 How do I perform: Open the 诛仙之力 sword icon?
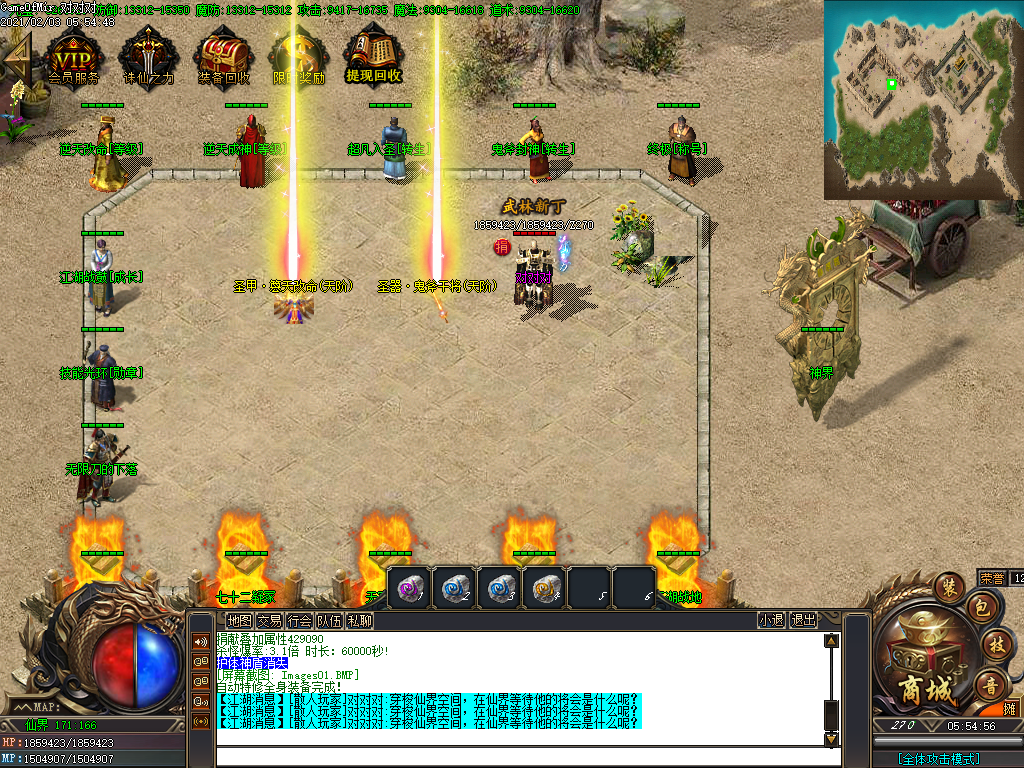148,55
